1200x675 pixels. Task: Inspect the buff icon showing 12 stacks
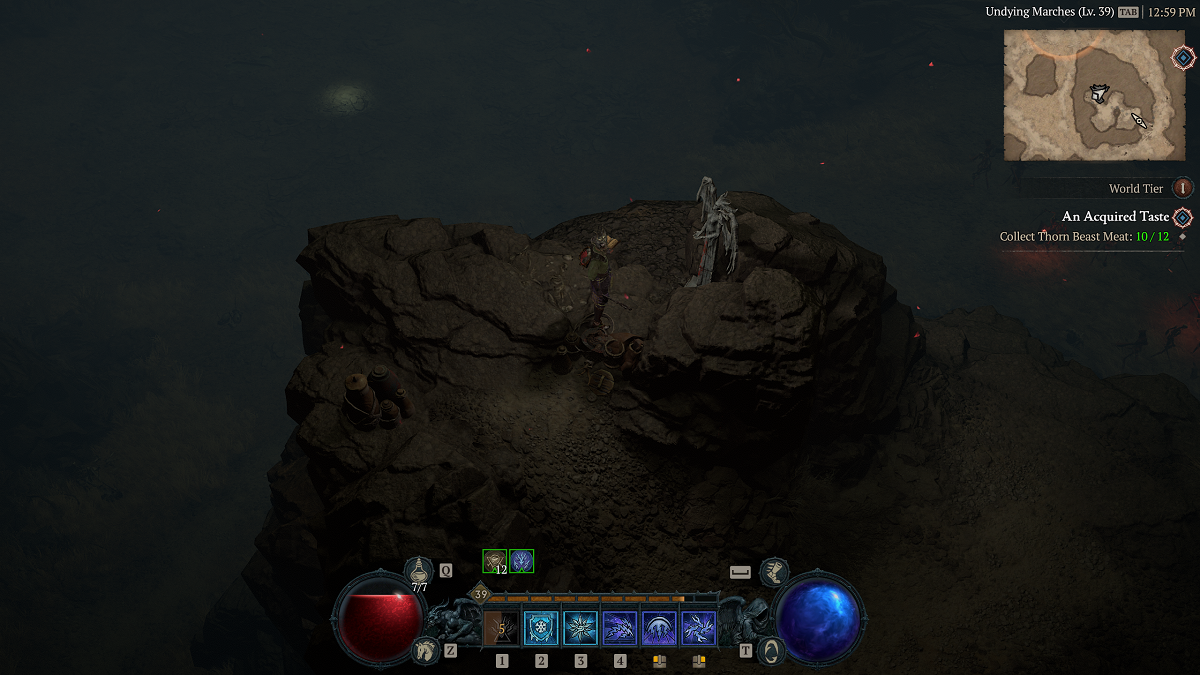point(495,561)
